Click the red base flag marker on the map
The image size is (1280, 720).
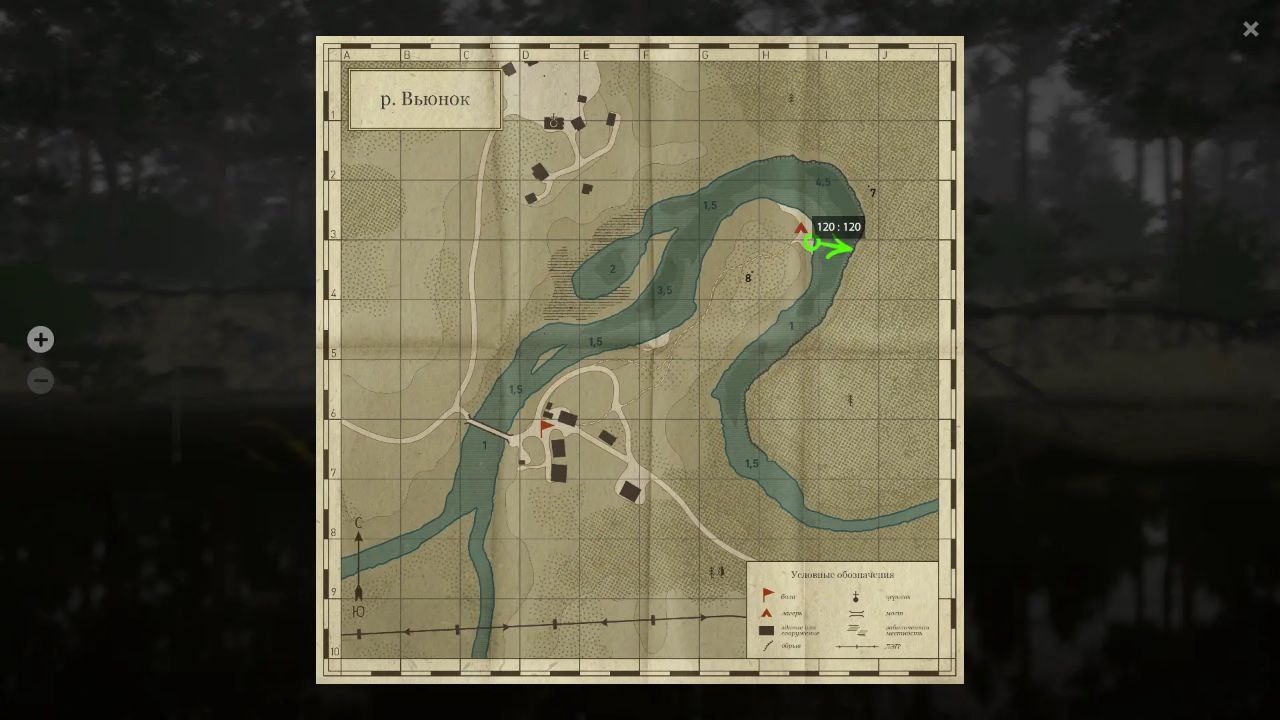[546, 427]
